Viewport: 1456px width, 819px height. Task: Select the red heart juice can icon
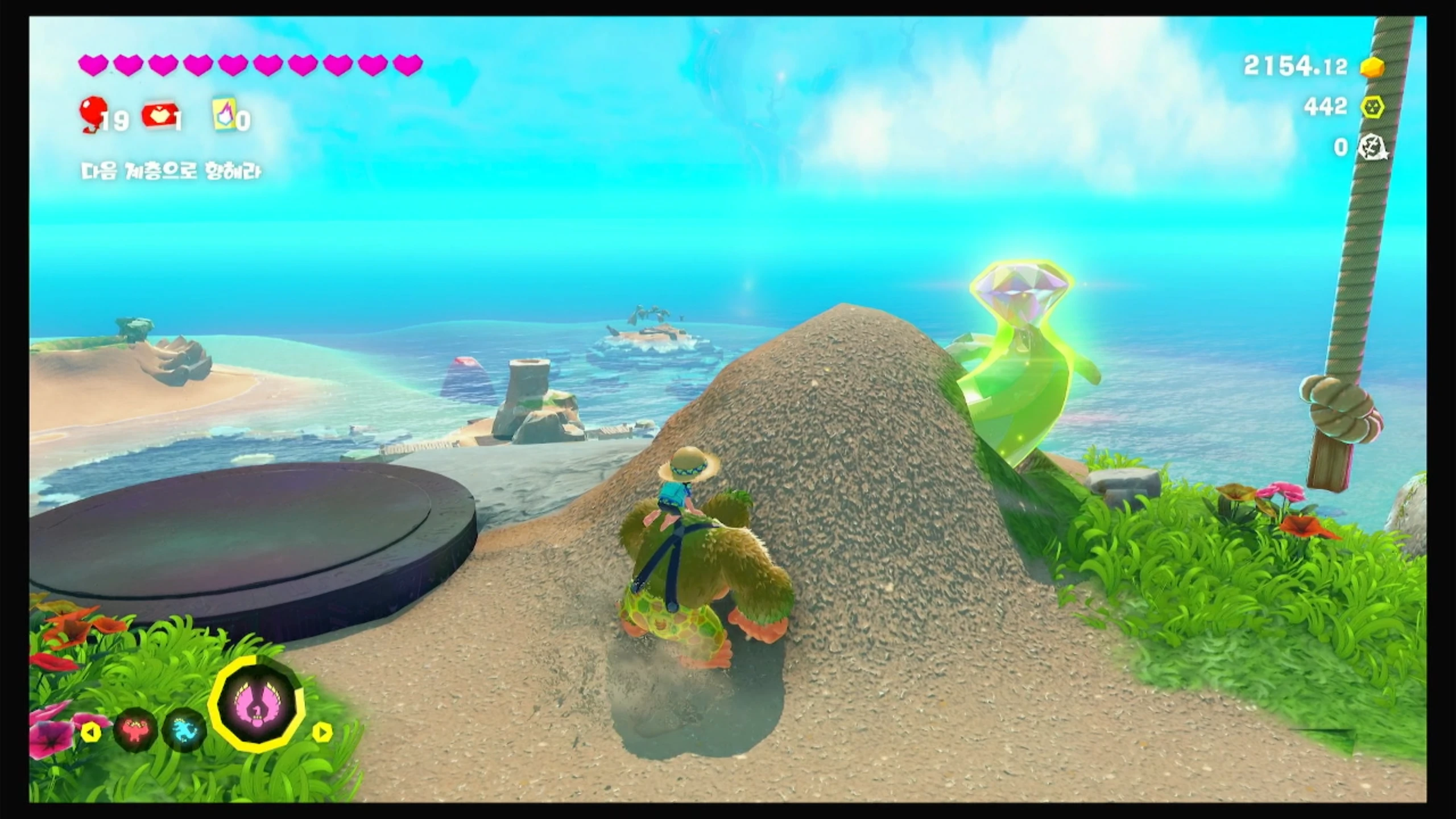157,115
